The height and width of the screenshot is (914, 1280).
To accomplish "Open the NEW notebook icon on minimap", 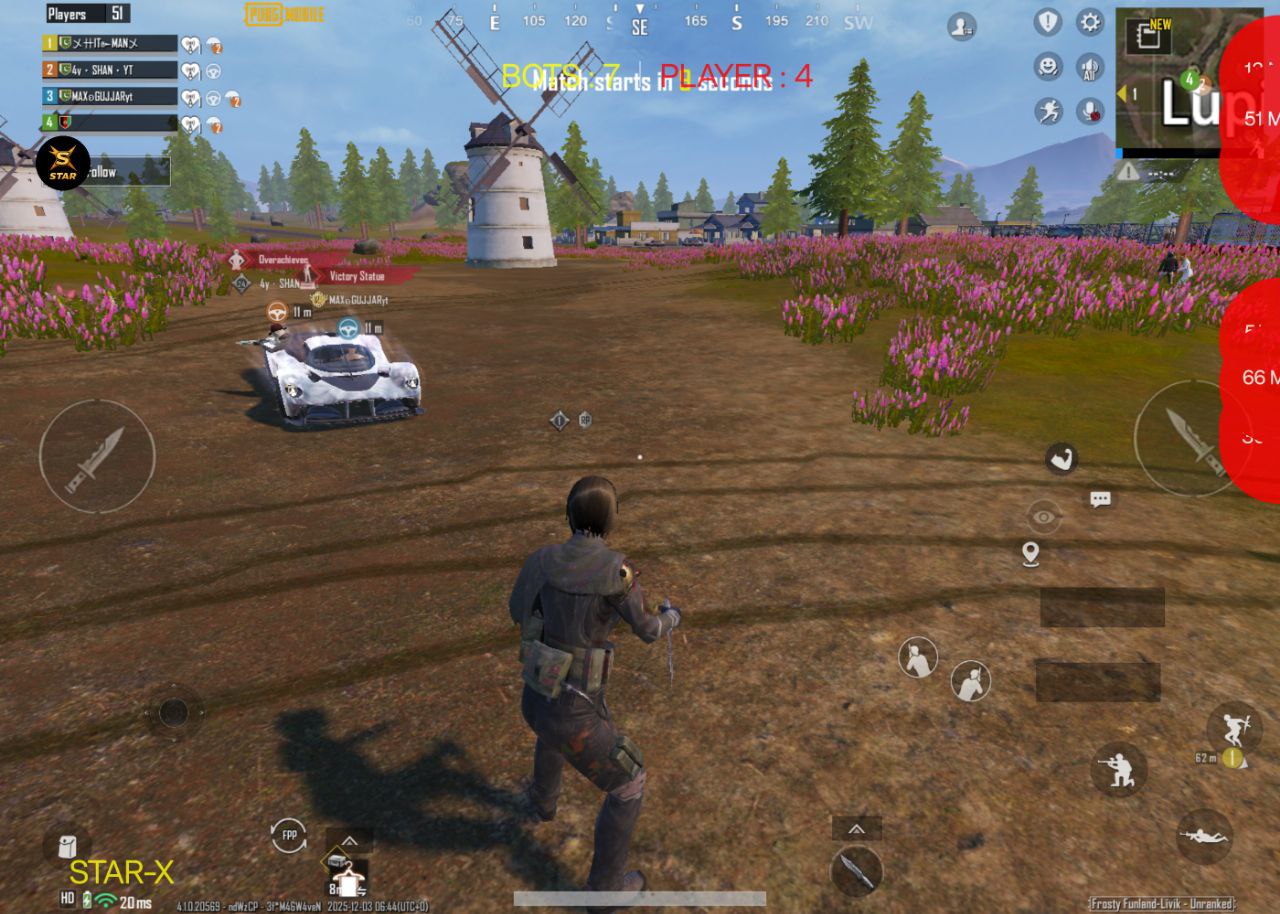I will [1147, 37].
